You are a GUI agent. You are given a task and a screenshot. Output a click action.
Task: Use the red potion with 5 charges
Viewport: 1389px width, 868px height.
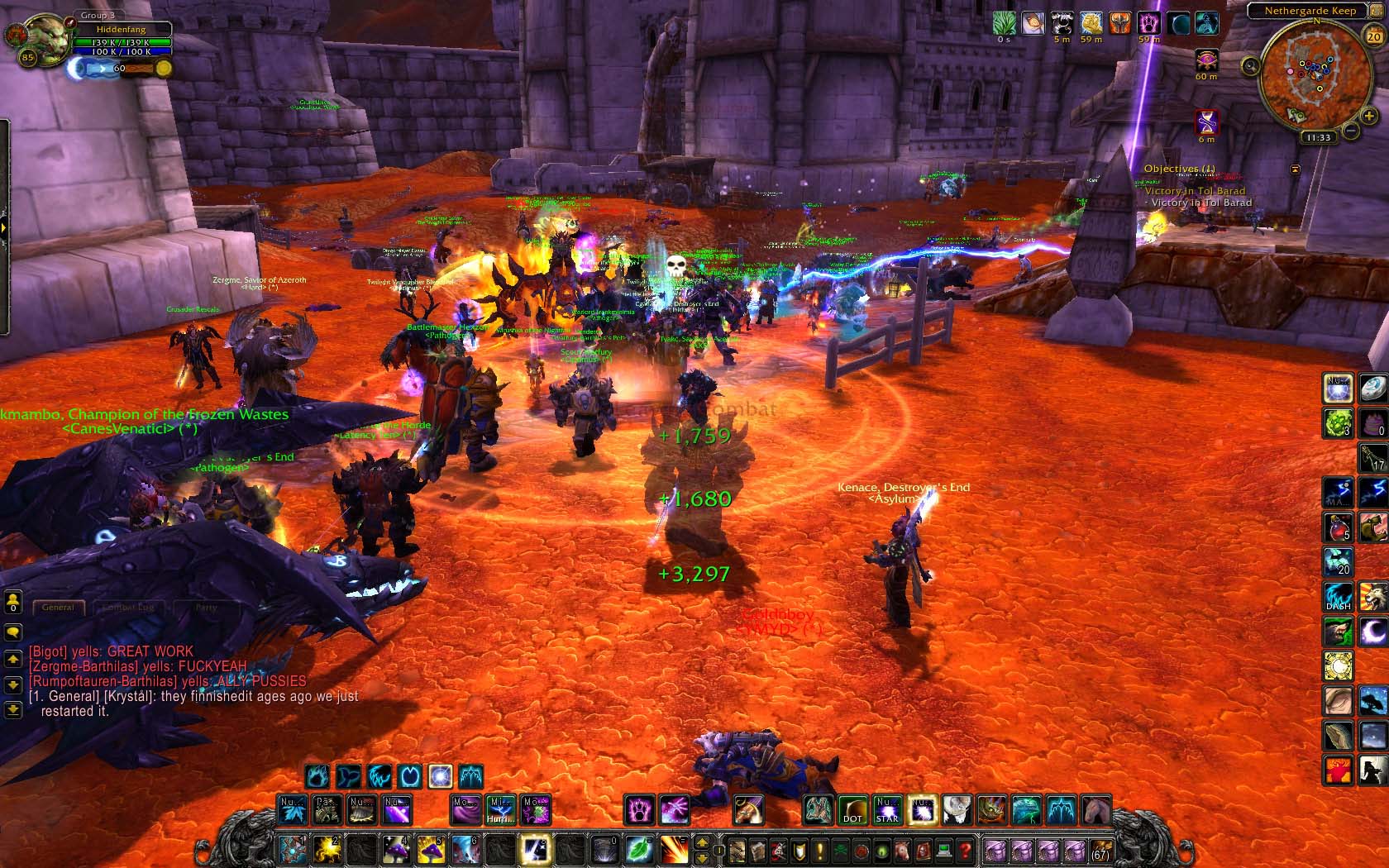tap(1338, 527)
